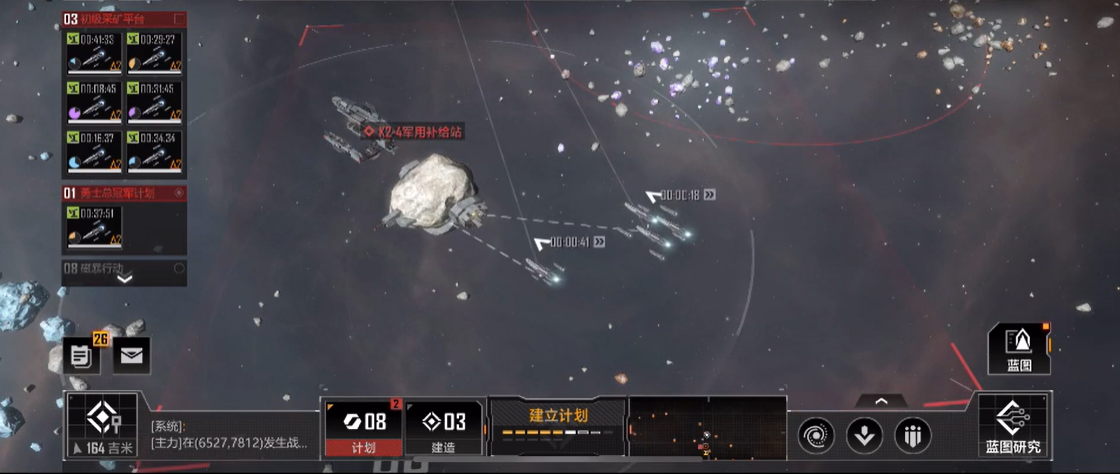Open the minimap in the bottom bar
This screenshot has height=474, width=1120.
pyautogui.click(x=708, y=426)
